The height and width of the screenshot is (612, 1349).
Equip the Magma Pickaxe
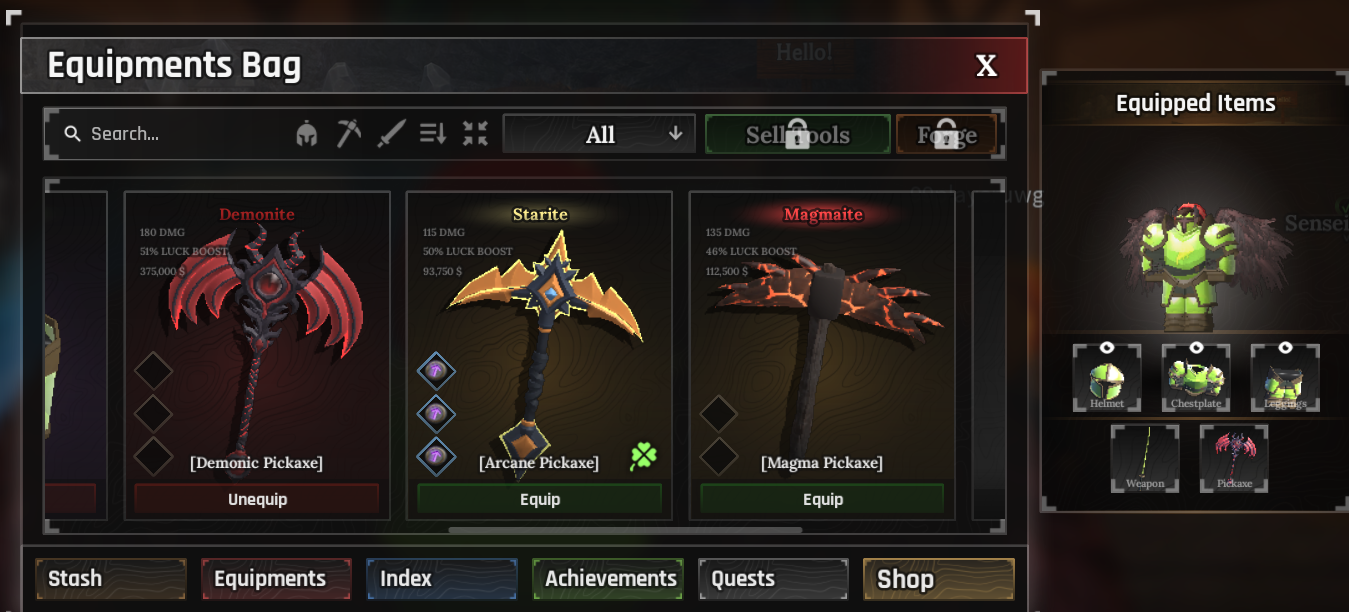[x=822, y=499]
